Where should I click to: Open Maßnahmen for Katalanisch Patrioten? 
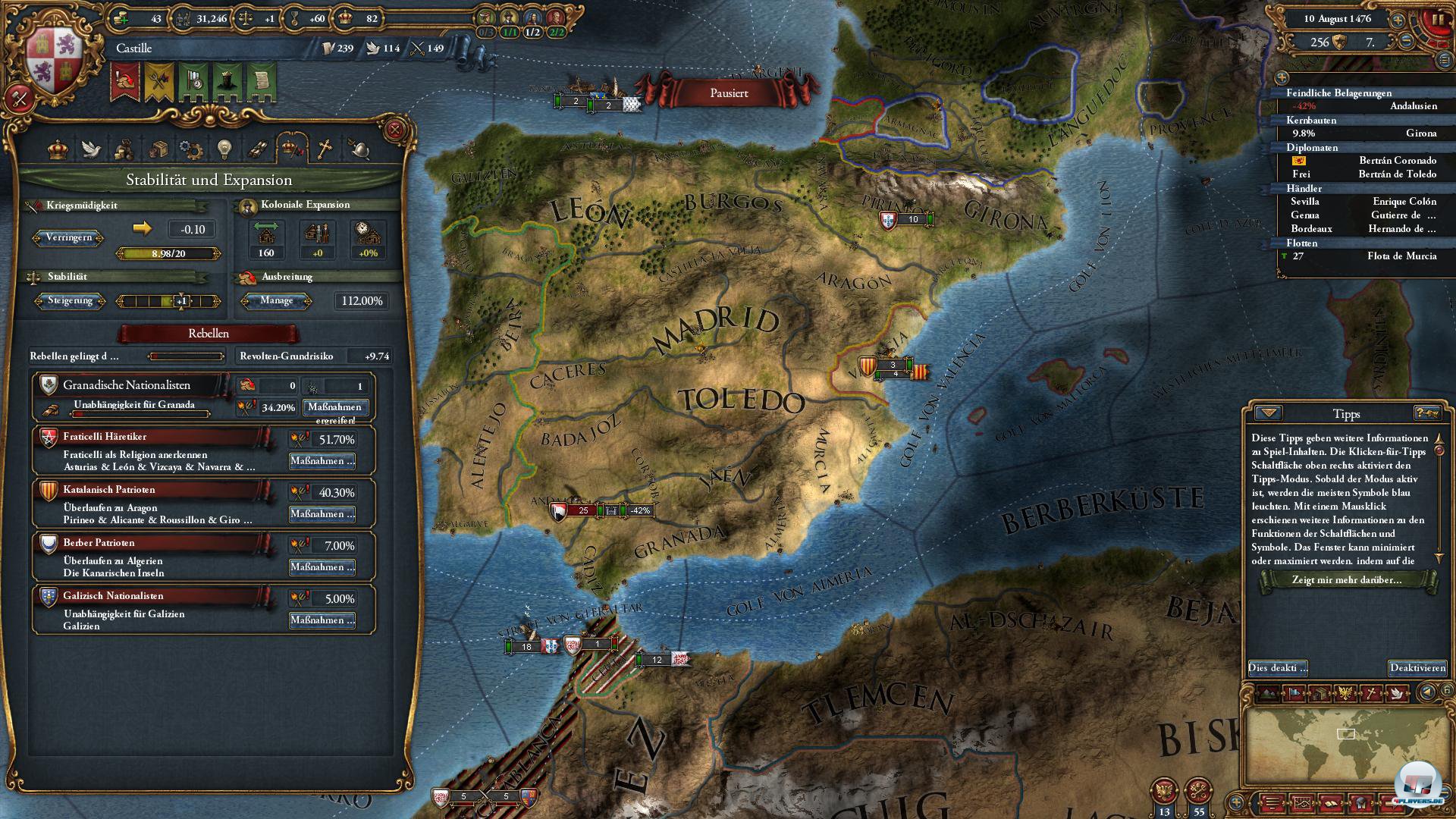[x=322, y=514]
